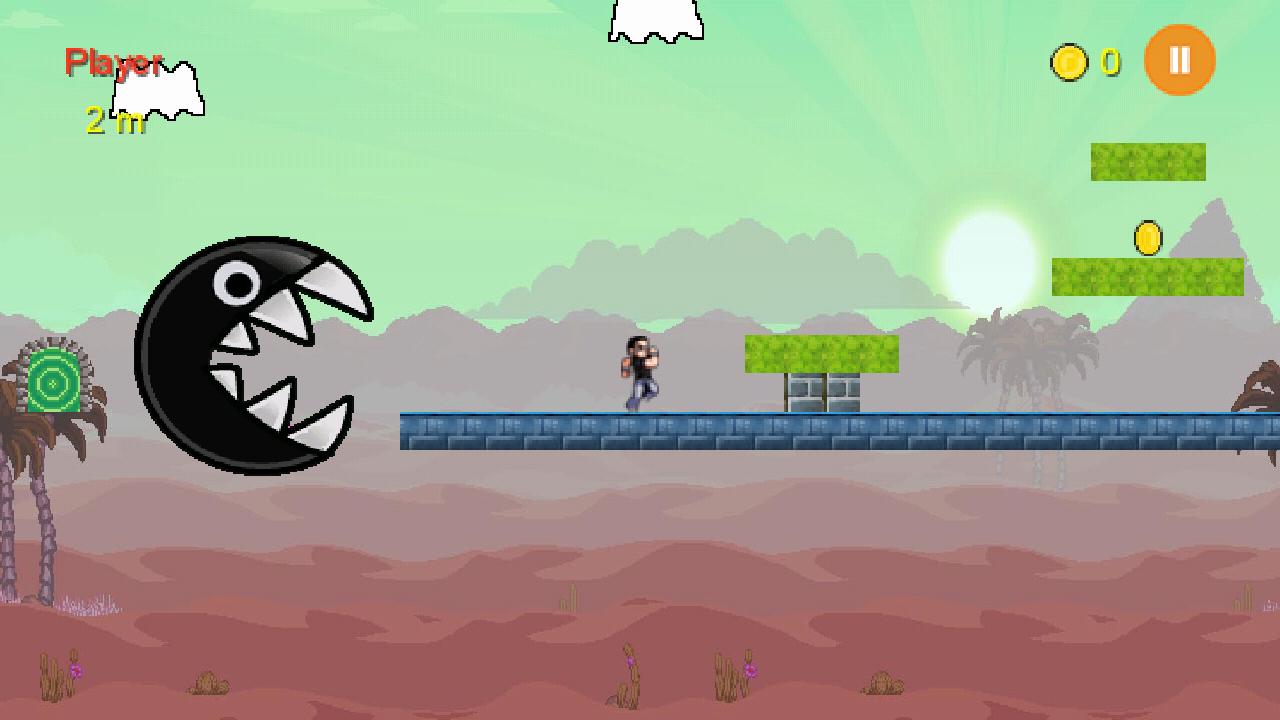Screen dimensions: 1280x720
Task: Collect the floating coin near the platforms
Action: point(1148,236)
